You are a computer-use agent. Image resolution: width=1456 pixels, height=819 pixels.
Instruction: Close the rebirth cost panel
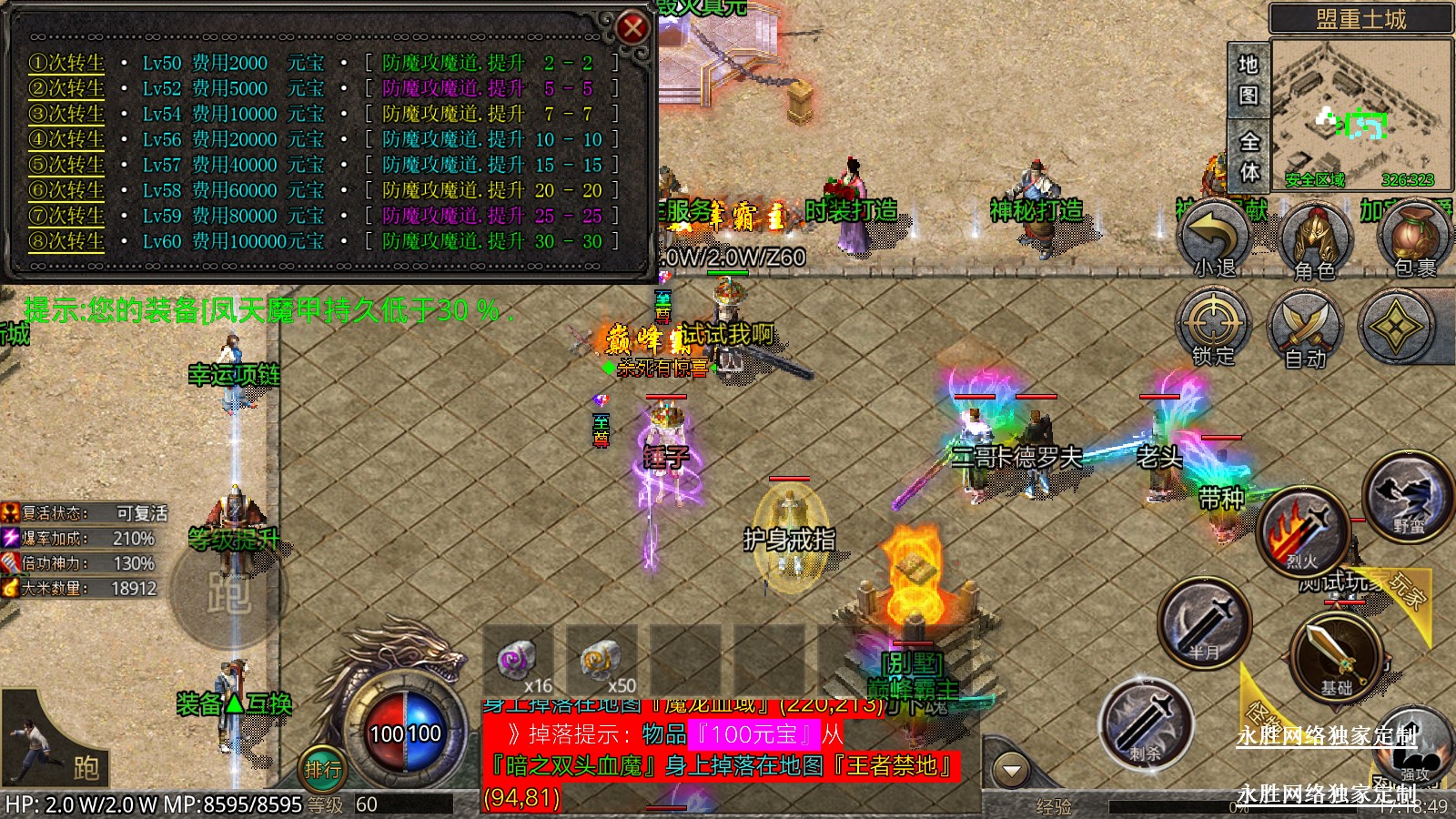point(632,28)
